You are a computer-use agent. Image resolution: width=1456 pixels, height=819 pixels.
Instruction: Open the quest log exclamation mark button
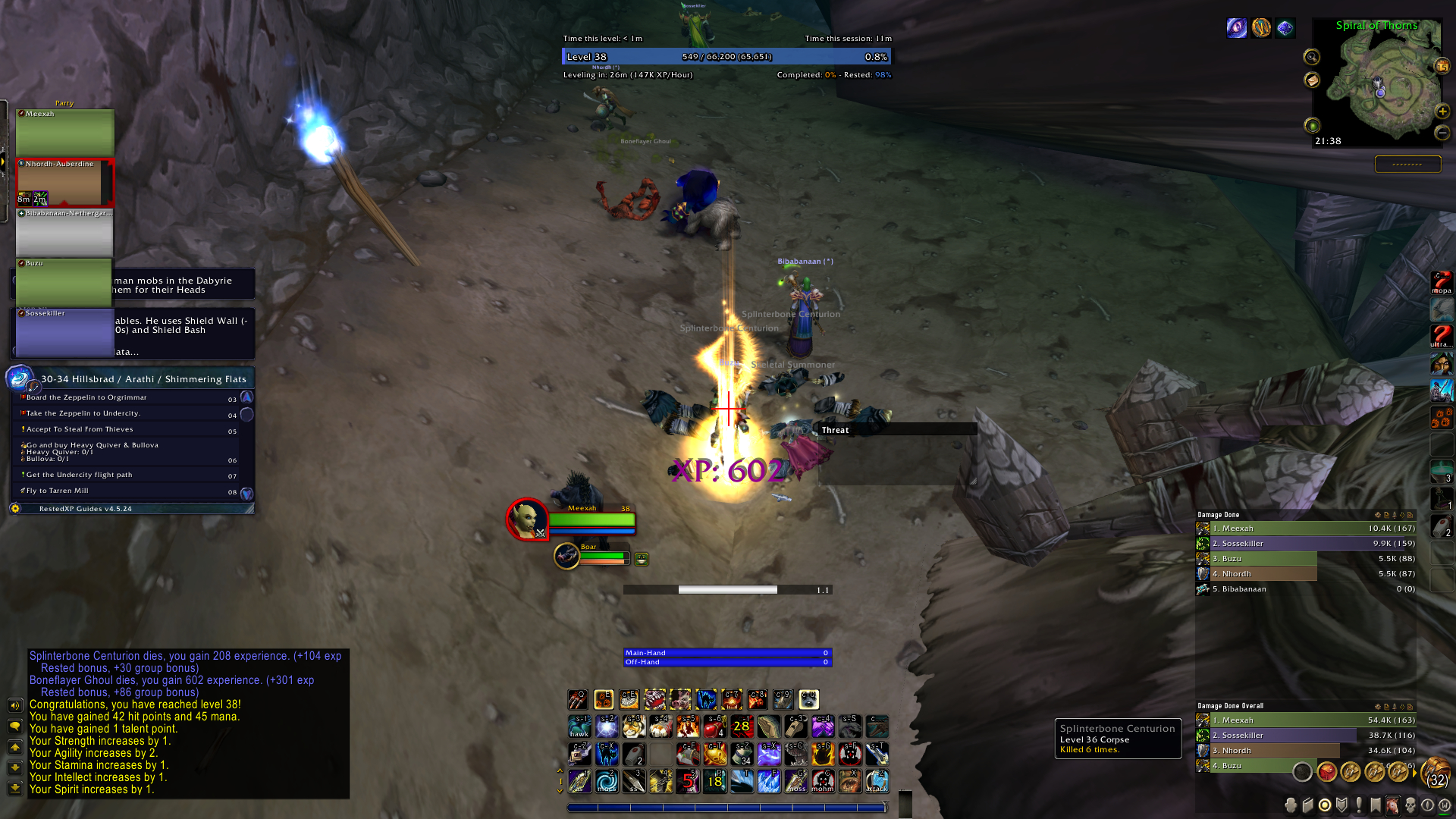(x=1358, y=805)
